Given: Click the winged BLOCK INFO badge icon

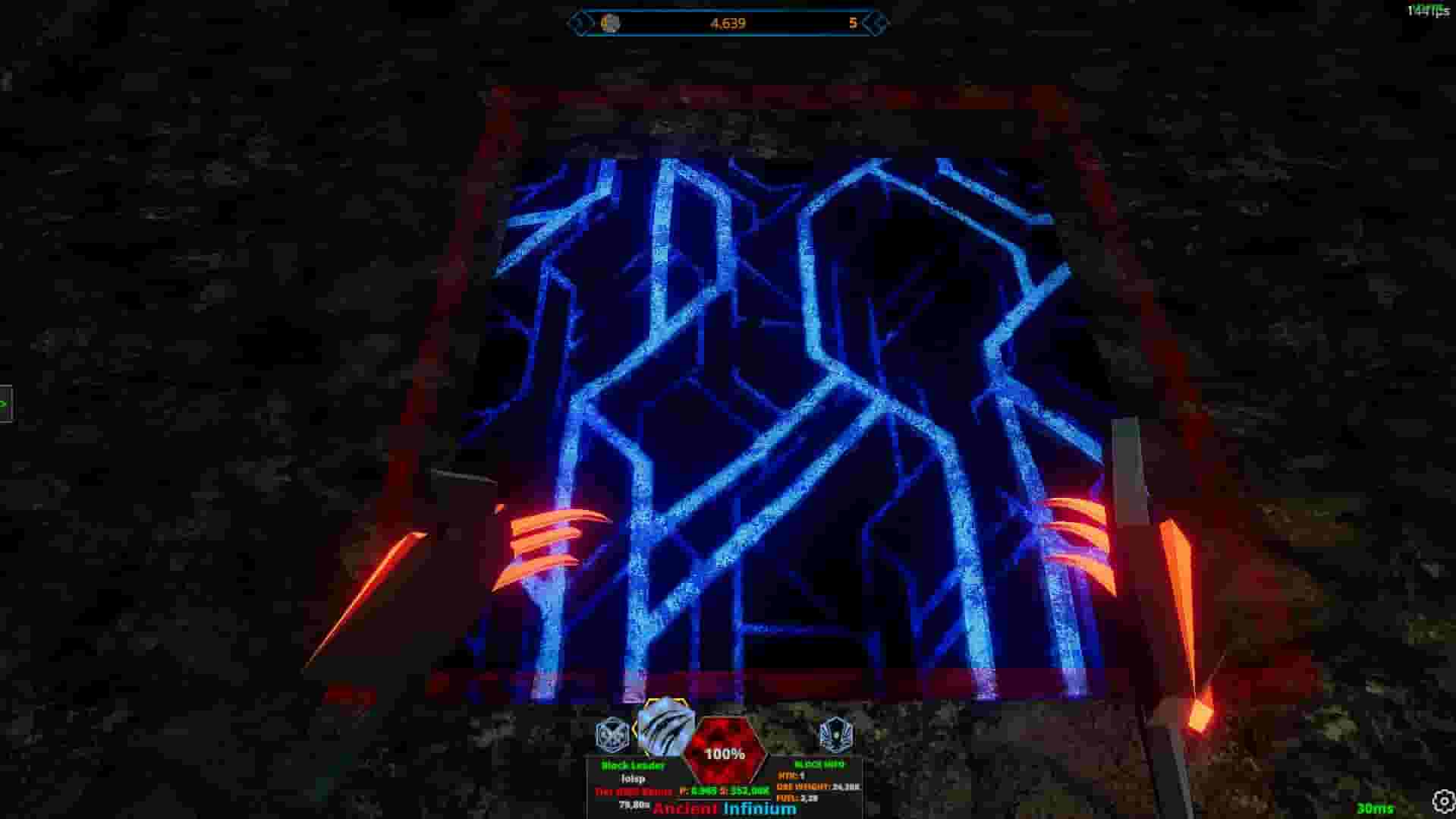Looking at the screenshot, I should pos(836,734).
